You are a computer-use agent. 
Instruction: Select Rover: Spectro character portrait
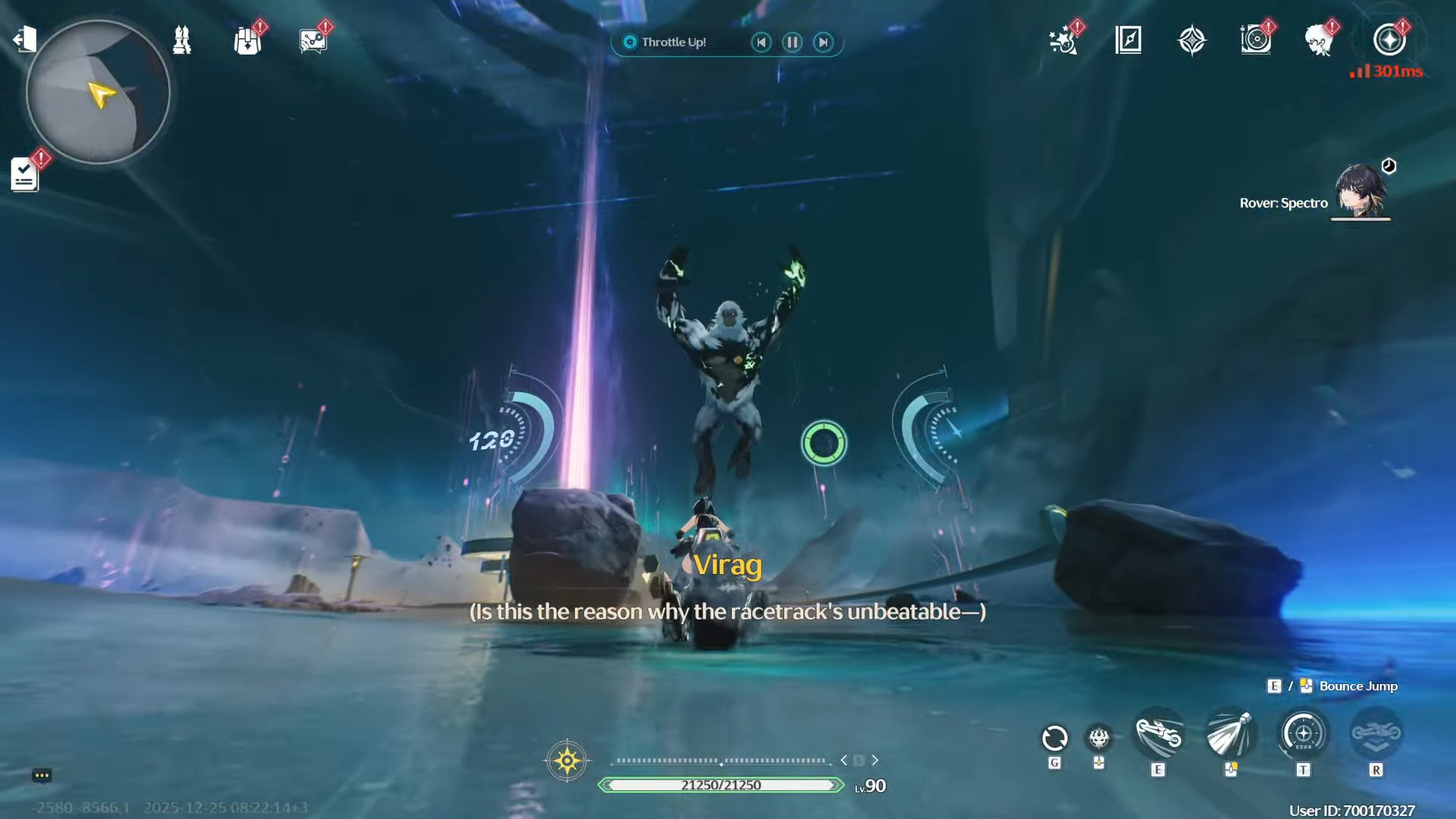tap(1360, 191)
